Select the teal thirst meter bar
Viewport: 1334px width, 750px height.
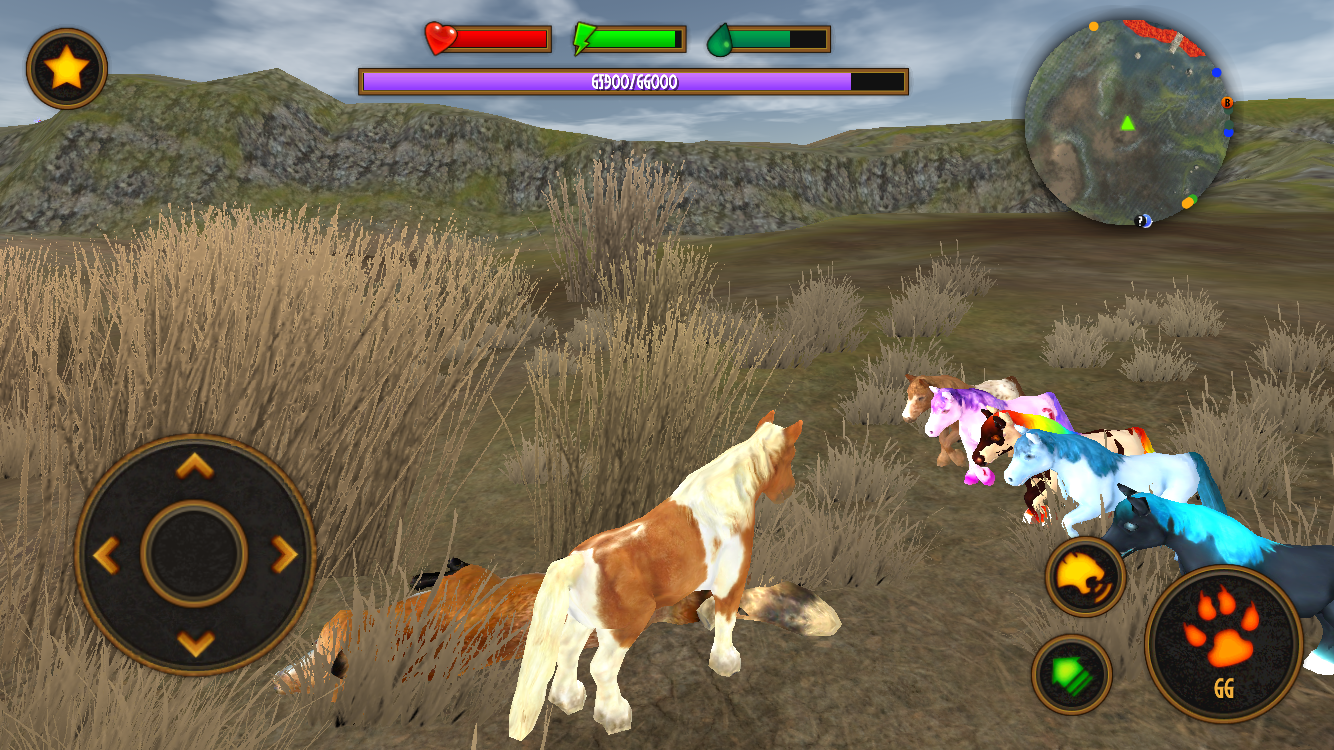click(760, 38)
